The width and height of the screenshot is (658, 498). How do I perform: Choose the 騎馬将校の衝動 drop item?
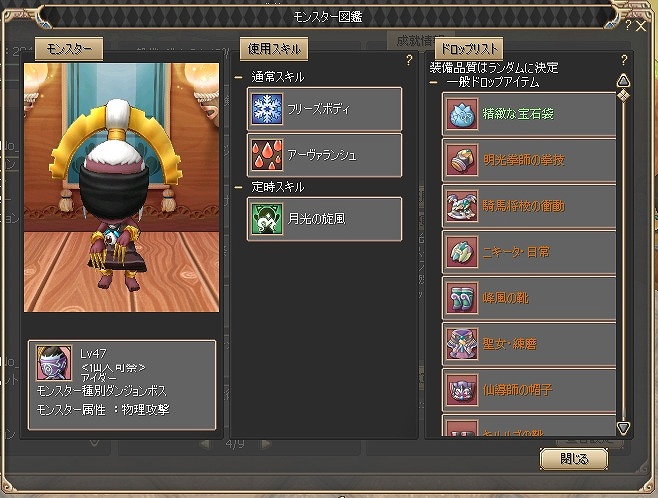pyautogui.click(x=529, y=206)
